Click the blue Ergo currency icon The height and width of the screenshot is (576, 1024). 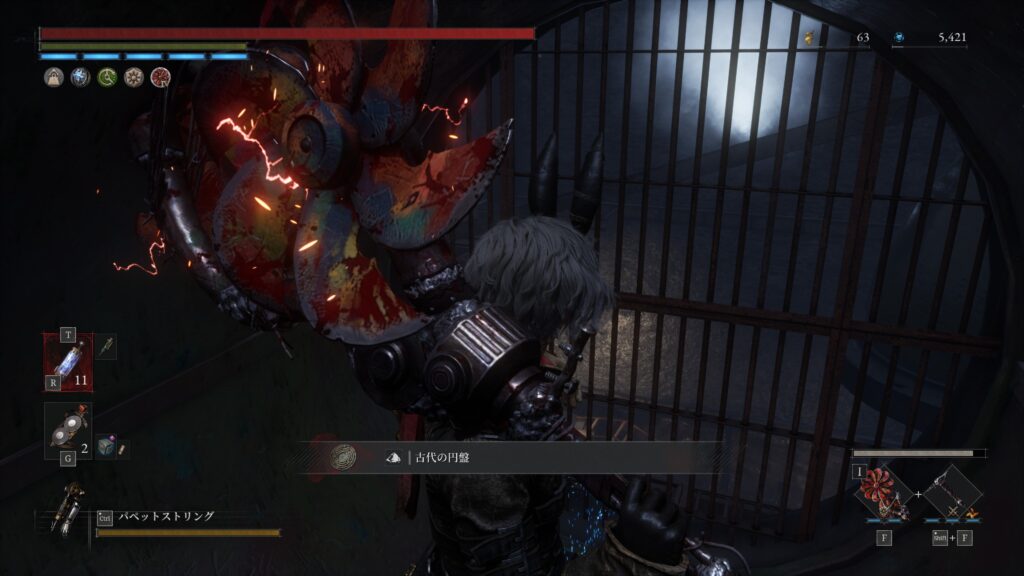pyautogui.click(x=899, y=38)
